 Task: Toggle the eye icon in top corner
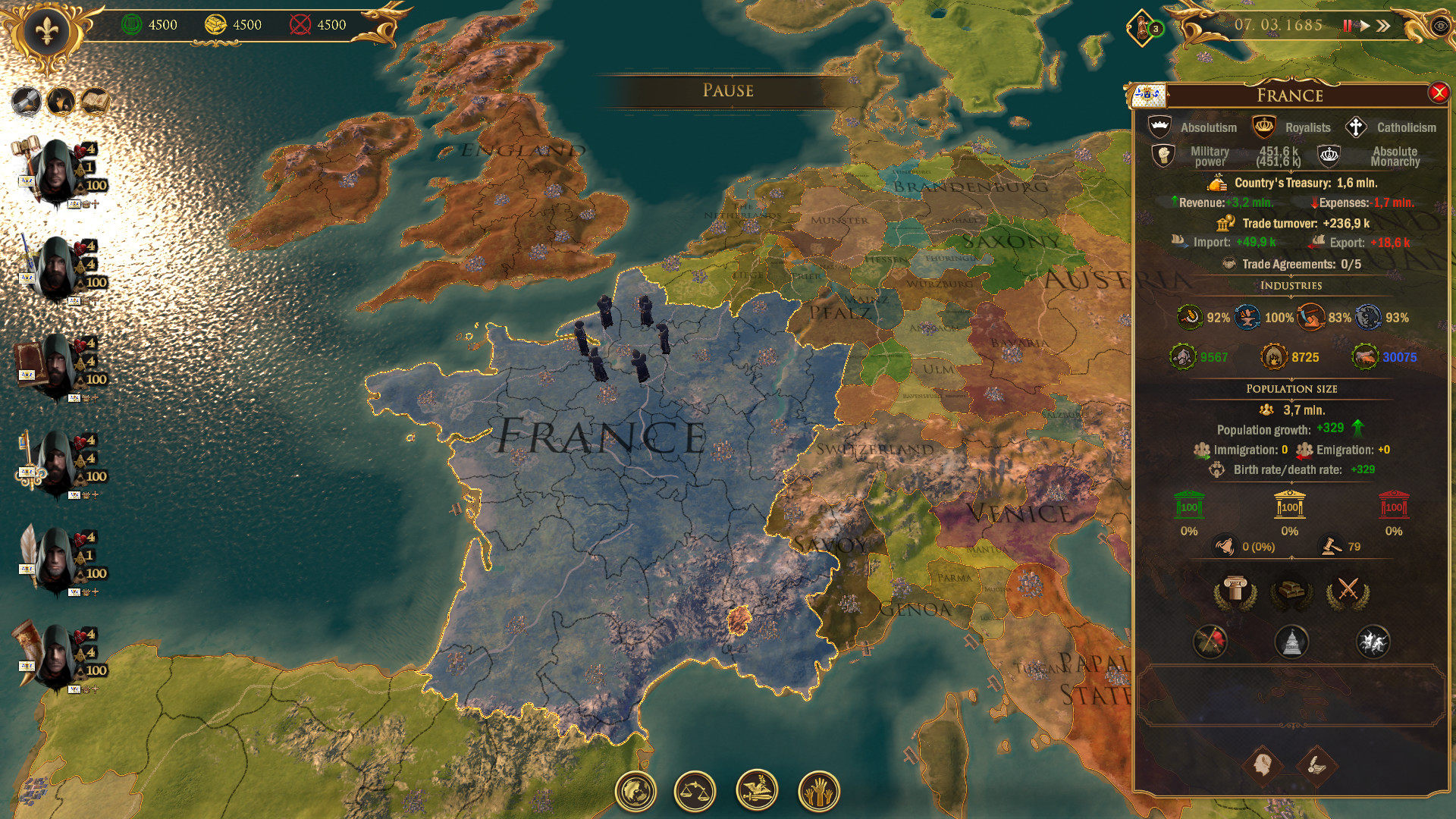tap(1440, 26)
